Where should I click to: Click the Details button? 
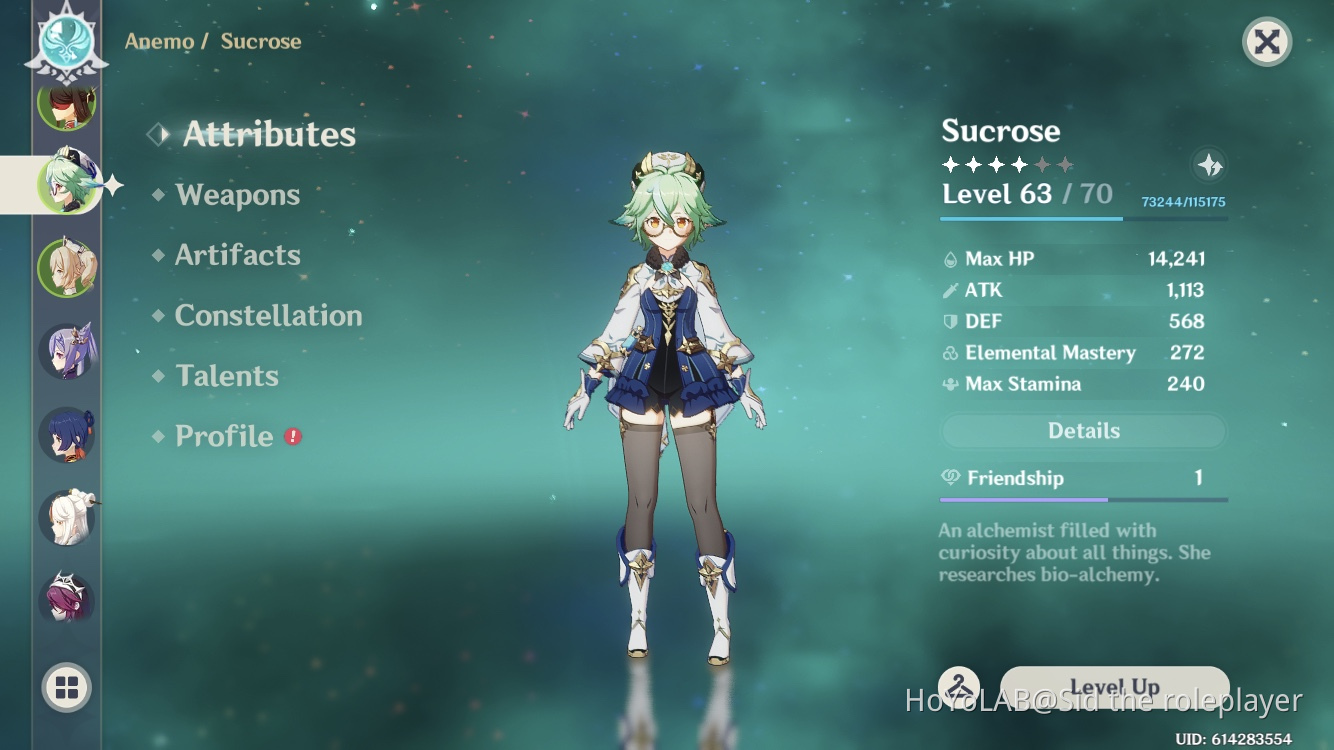[x=1083, y=430]
